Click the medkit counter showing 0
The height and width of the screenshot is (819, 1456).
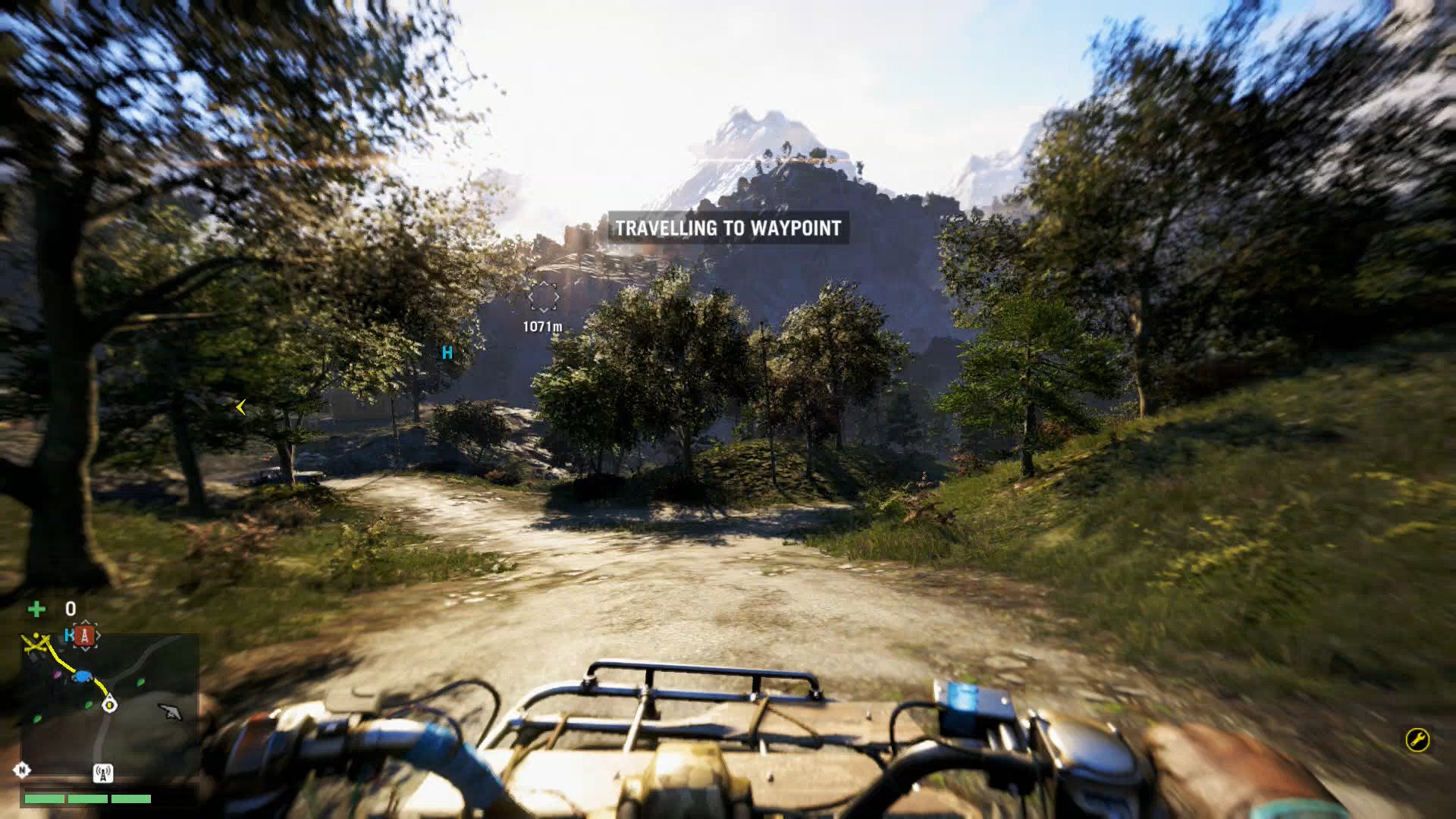click(x=71, y=607)
